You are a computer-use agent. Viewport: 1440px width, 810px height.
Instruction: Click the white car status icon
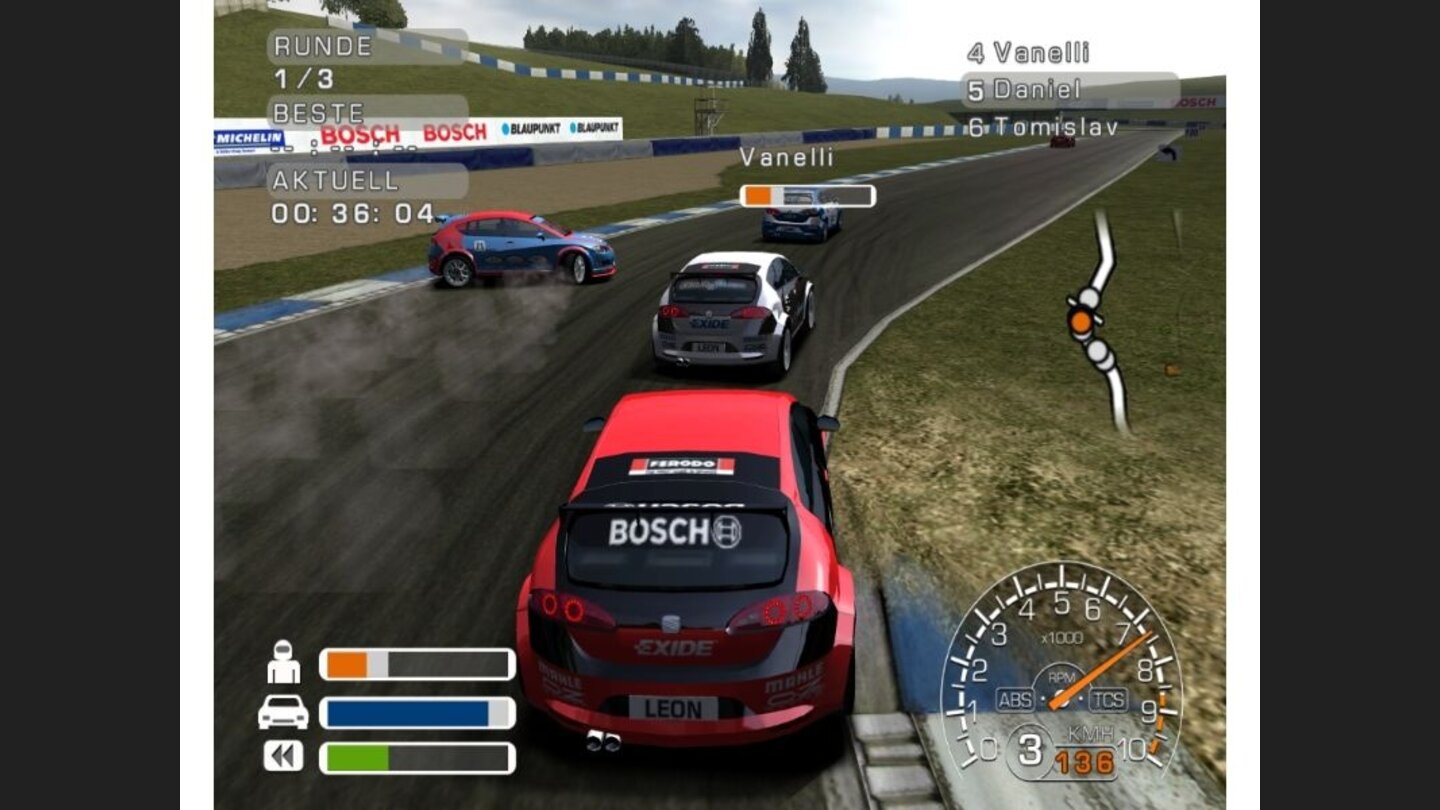coord(283,712)
